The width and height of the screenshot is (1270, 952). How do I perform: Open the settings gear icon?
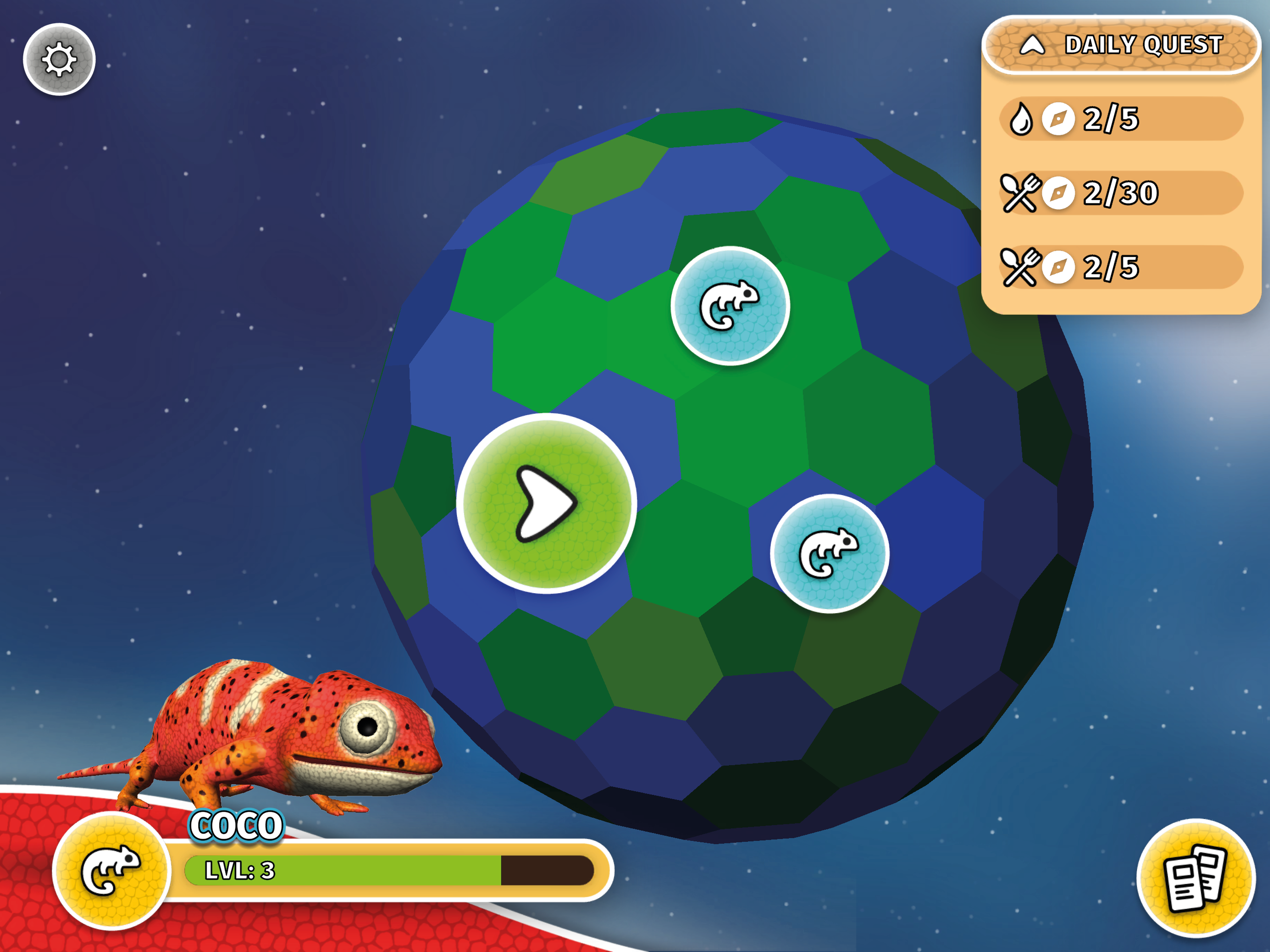coord(59,59)
